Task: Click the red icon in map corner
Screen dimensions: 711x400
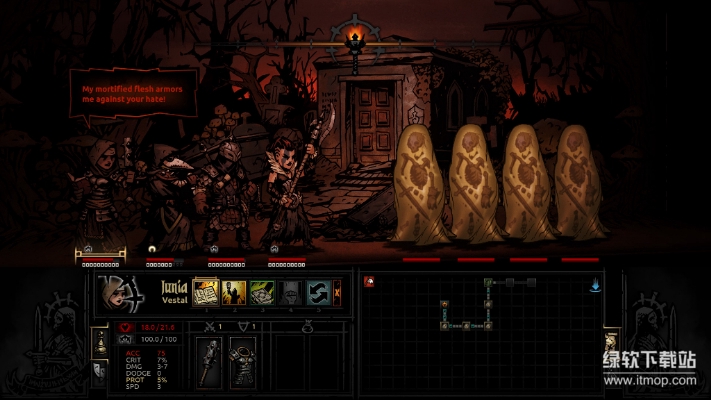Action: 369,282
